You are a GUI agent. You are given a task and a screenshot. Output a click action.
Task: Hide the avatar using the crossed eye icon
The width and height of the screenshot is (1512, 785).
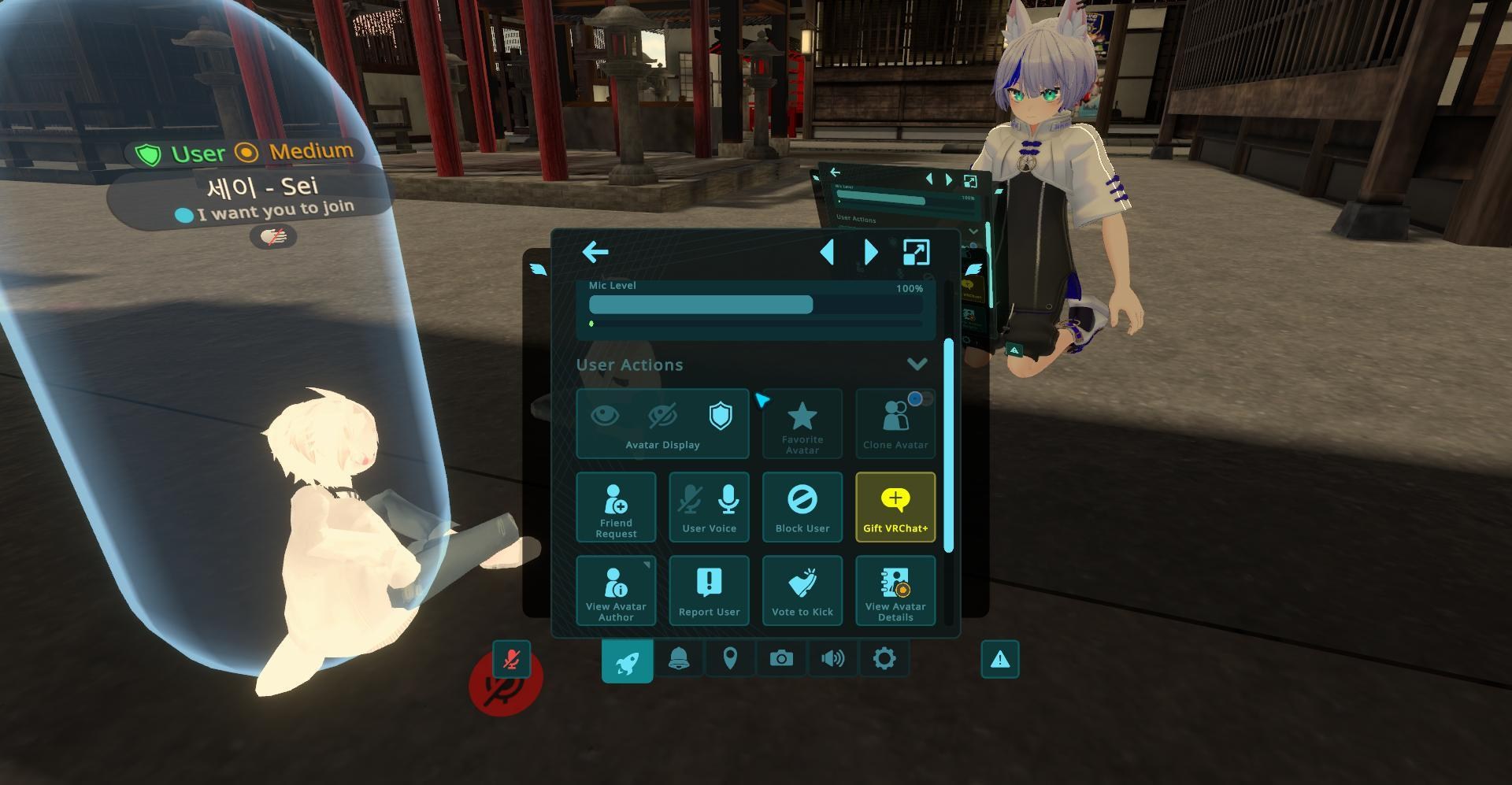[662, 415]
